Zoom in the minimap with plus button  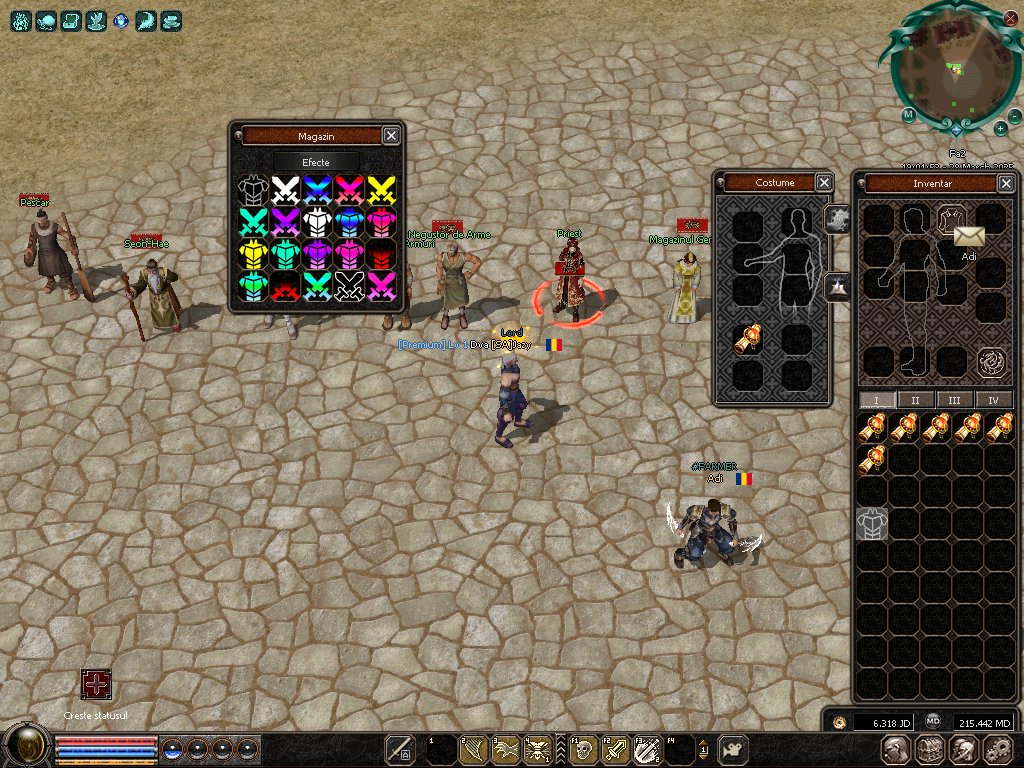pos(1000,128)
